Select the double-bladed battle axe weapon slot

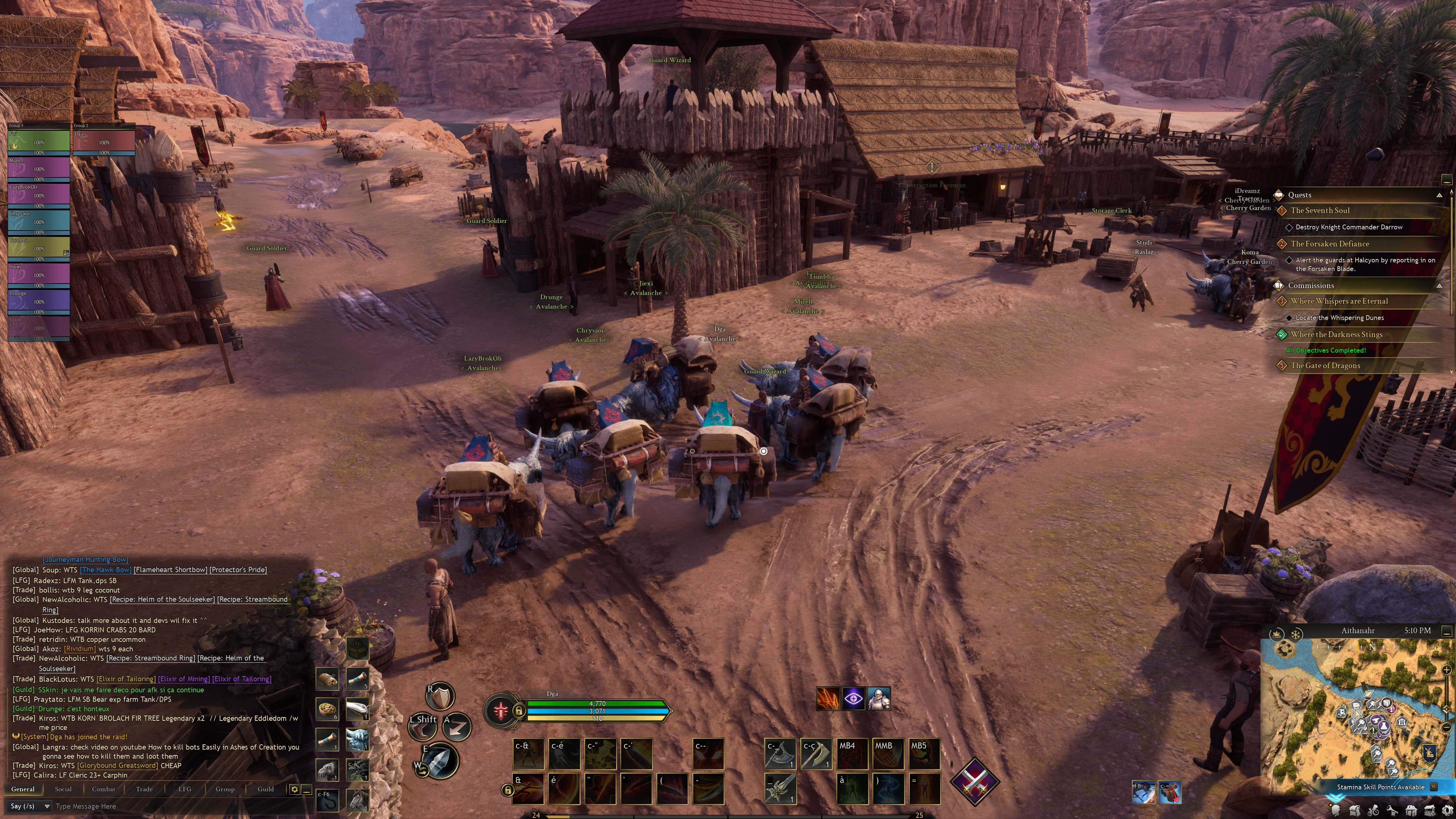point(780,753)
